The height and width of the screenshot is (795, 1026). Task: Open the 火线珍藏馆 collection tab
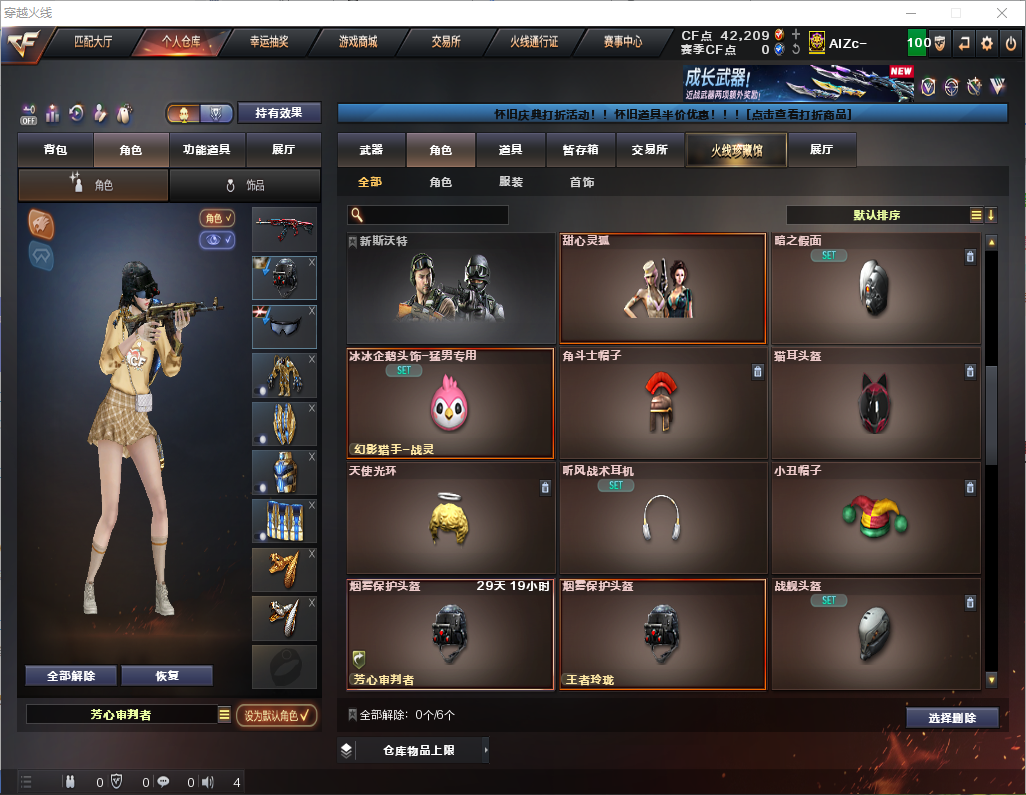coord(736,150)
